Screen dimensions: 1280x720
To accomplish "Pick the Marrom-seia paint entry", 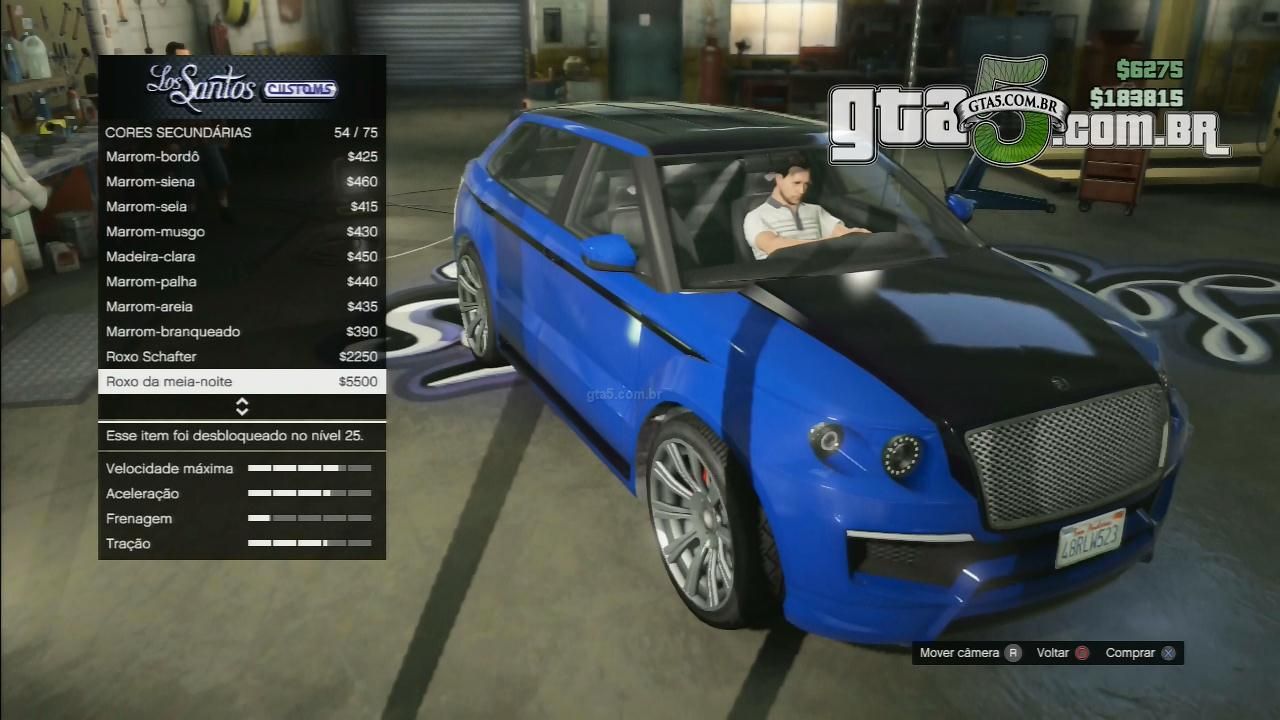I will (241, 207).
